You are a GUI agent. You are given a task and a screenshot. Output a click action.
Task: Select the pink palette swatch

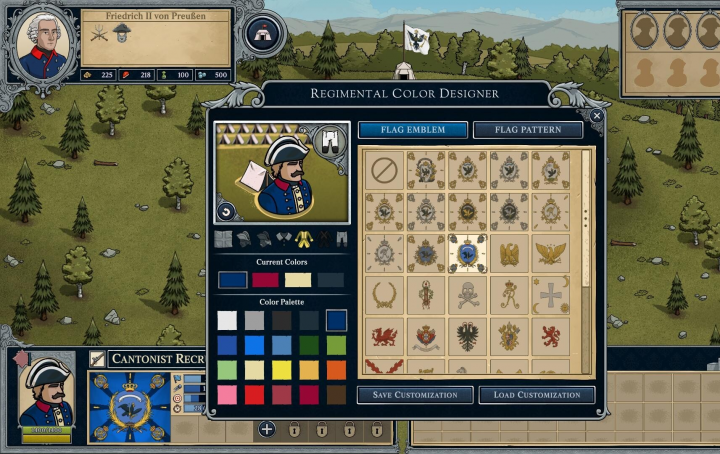[x=228, y=395]
